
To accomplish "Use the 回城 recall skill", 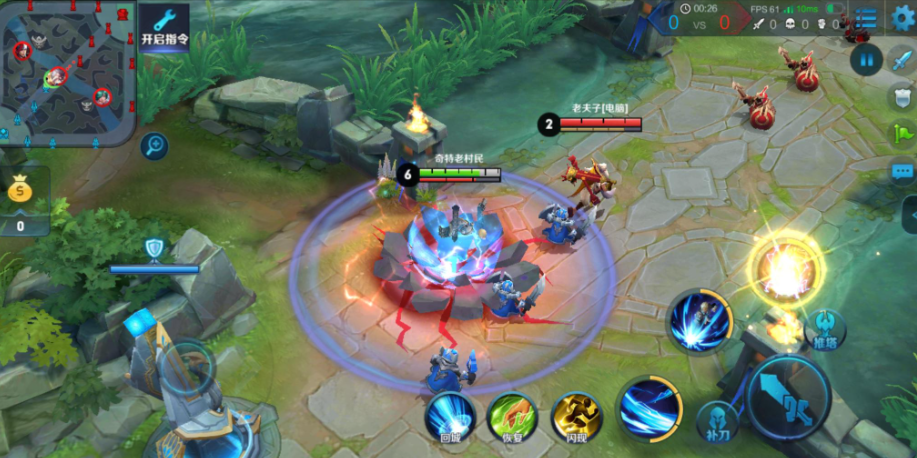I will click(x=449, y=416).
